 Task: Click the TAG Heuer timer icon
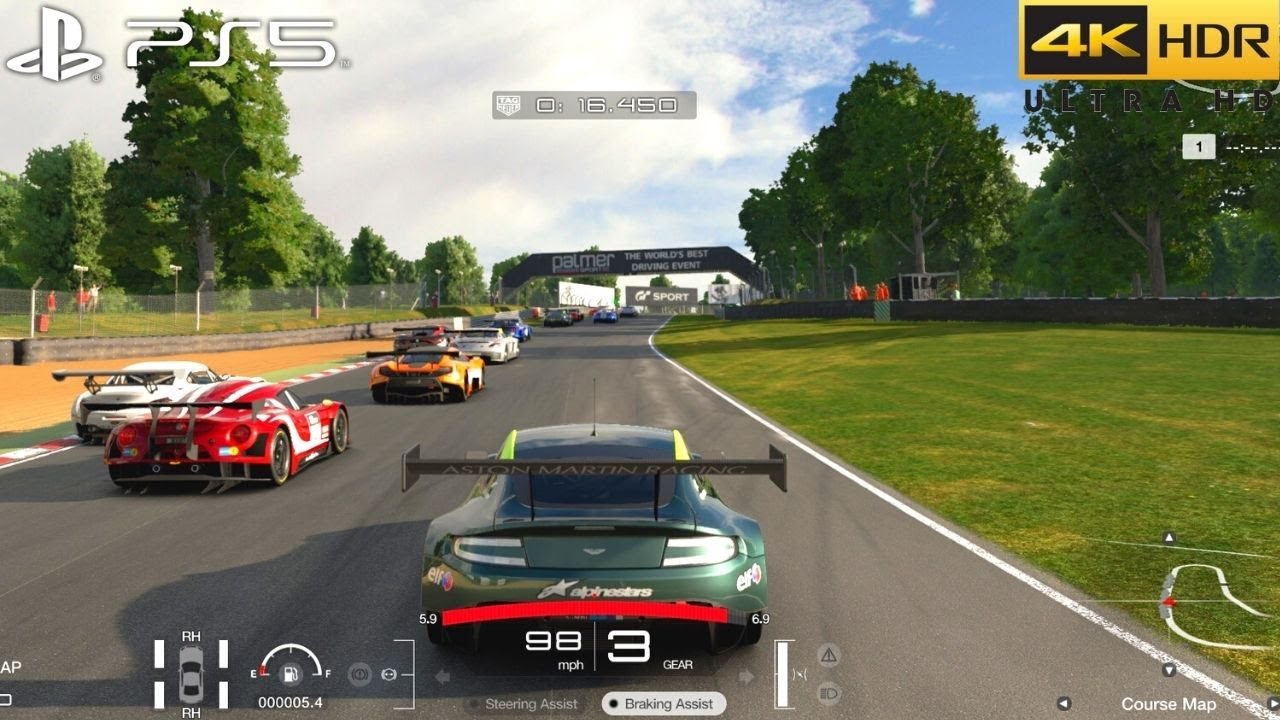[x=508, y=103]
